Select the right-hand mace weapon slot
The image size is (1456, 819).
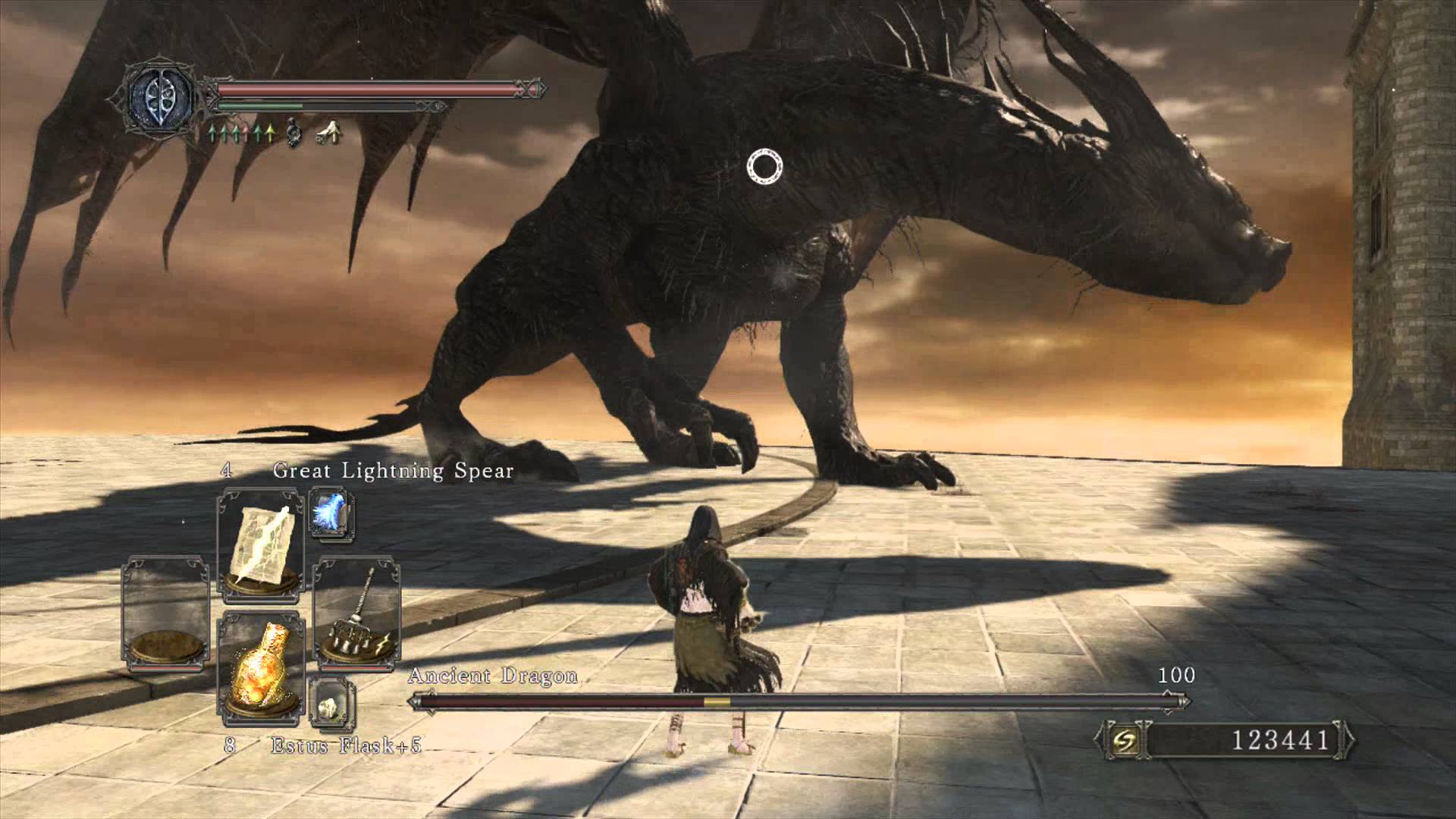click(x=356, y=614)
